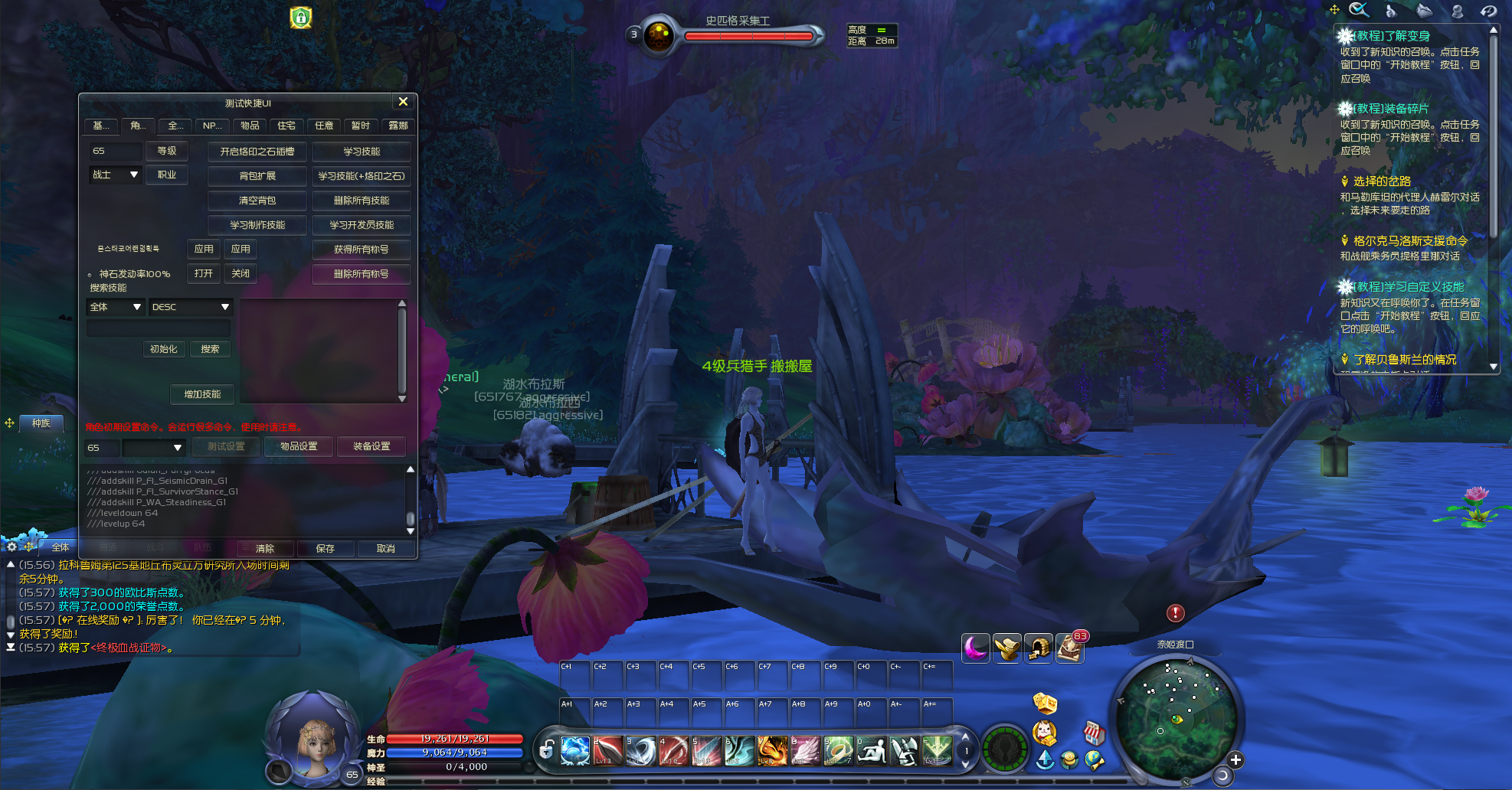Open the purple crescent moon icon

pyautogui.click(x=976, y=648)
